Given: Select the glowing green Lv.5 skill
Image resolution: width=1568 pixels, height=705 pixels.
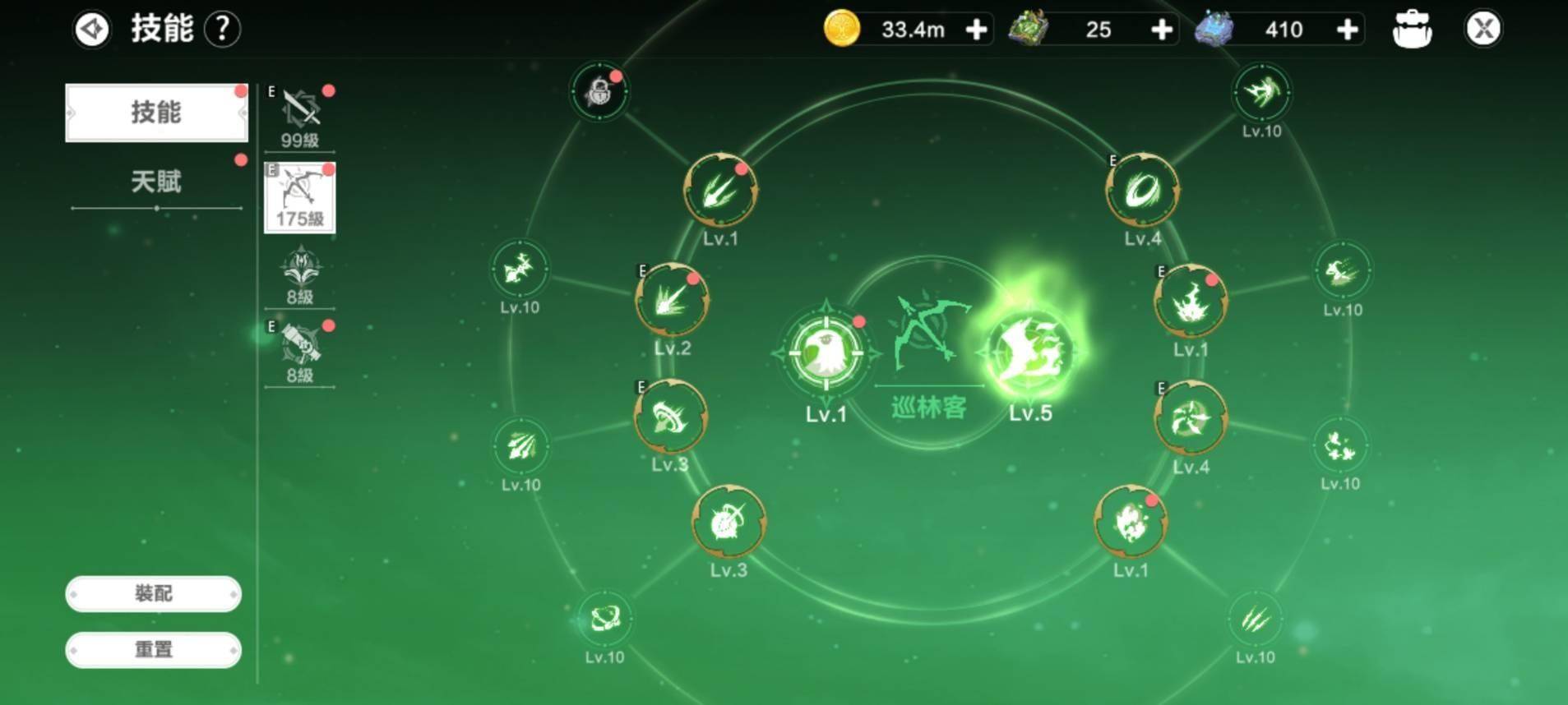Looking at the screenshot, I should (1029, 353).
